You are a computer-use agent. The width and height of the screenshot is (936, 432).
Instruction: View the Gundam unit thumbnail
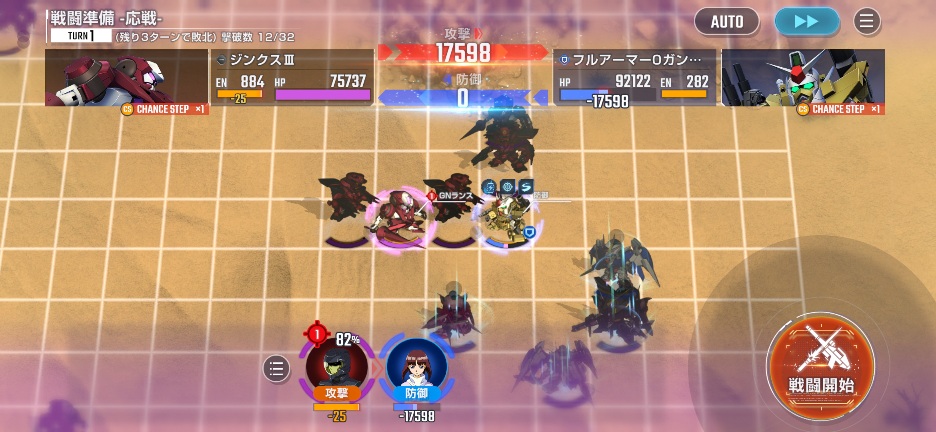(803, 78)
